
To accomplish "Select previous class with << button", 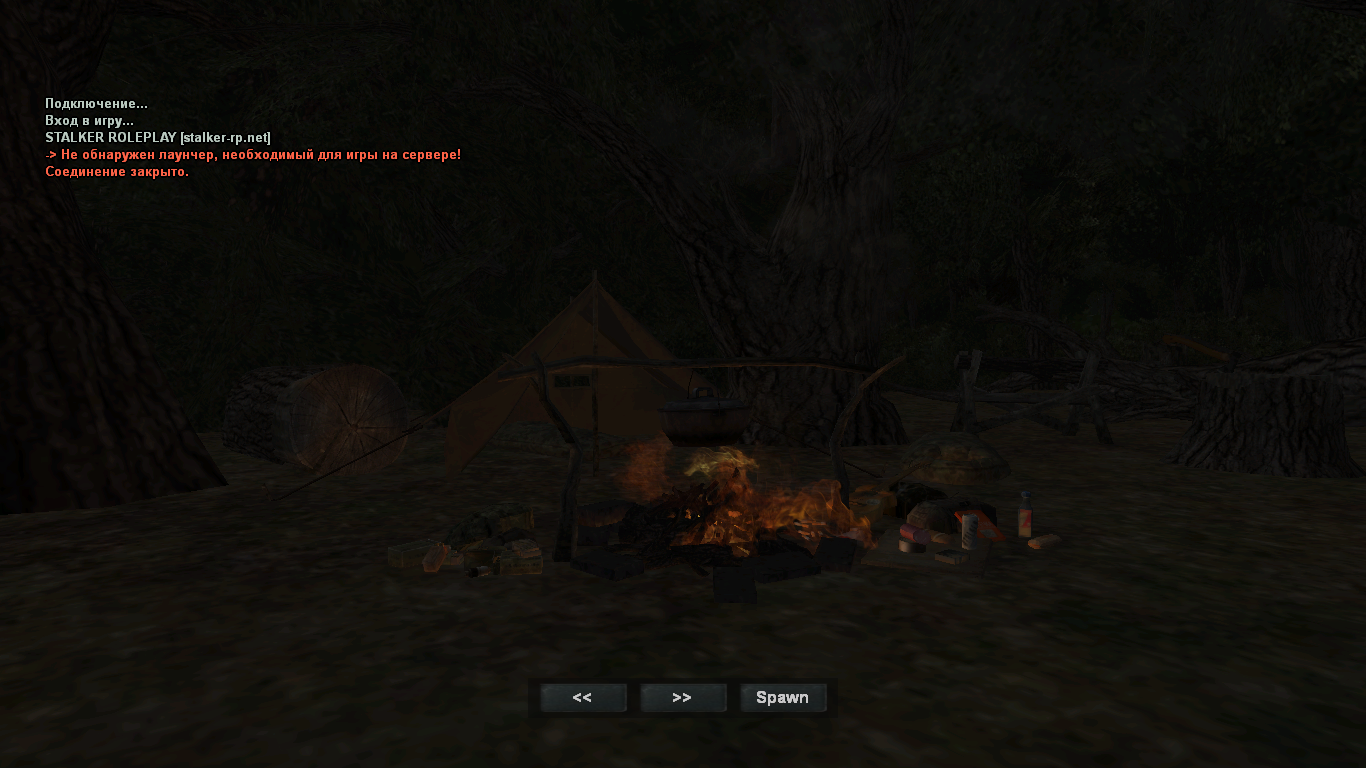I will [583, 698].
